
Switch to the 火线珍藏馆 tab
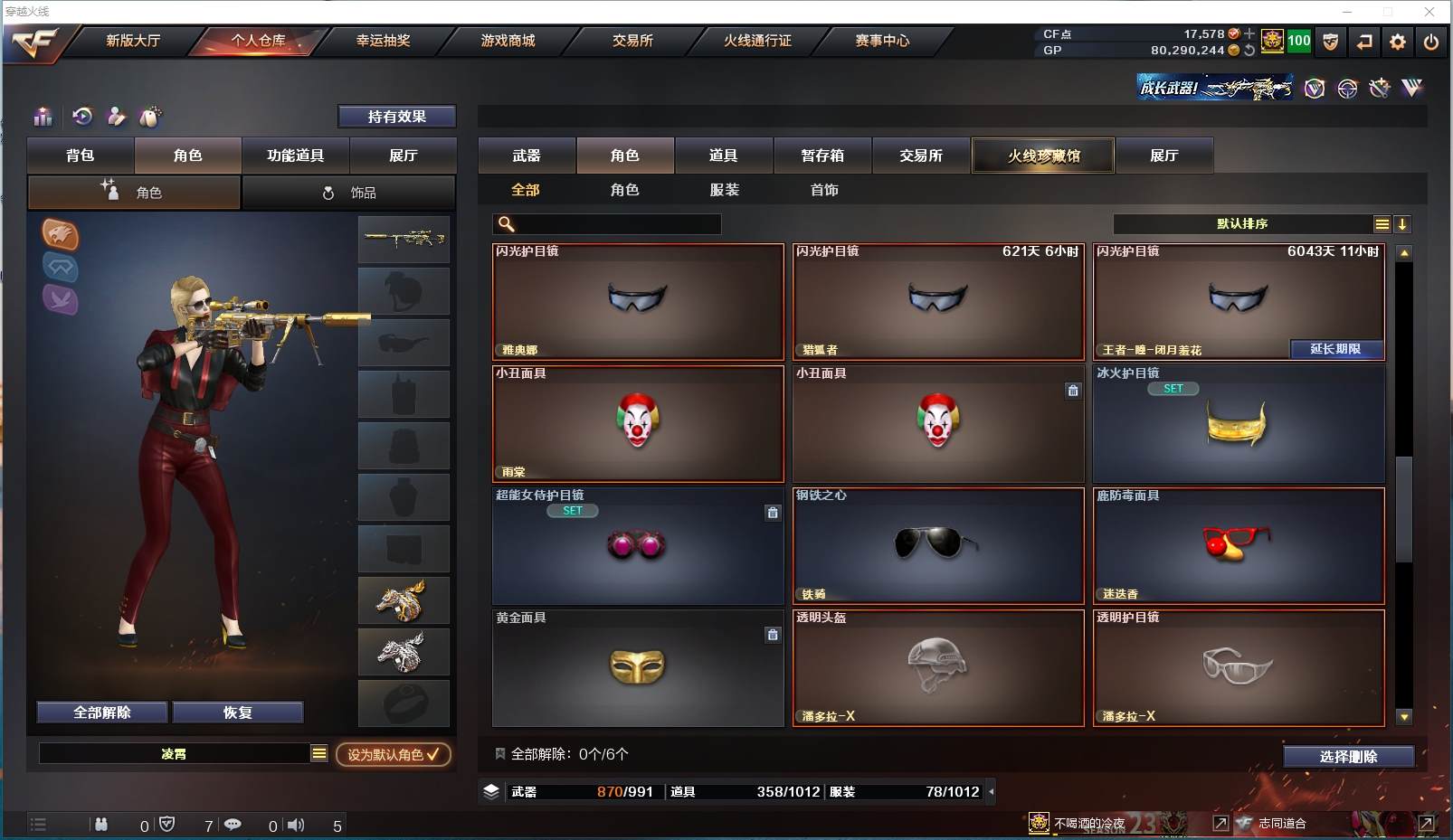click(x=1043, y=156)
